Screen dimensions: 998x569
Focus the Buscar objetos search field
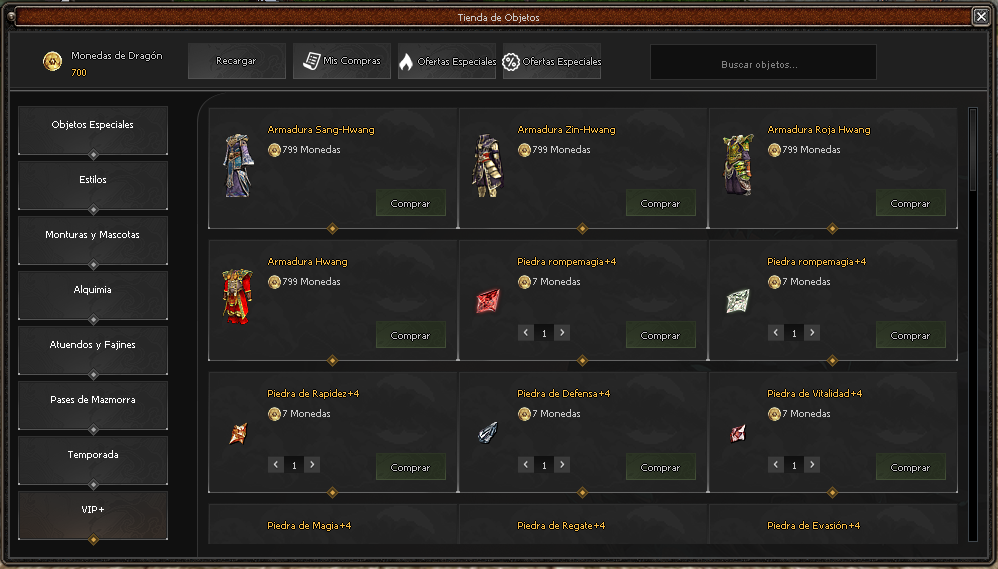(763, 62)
